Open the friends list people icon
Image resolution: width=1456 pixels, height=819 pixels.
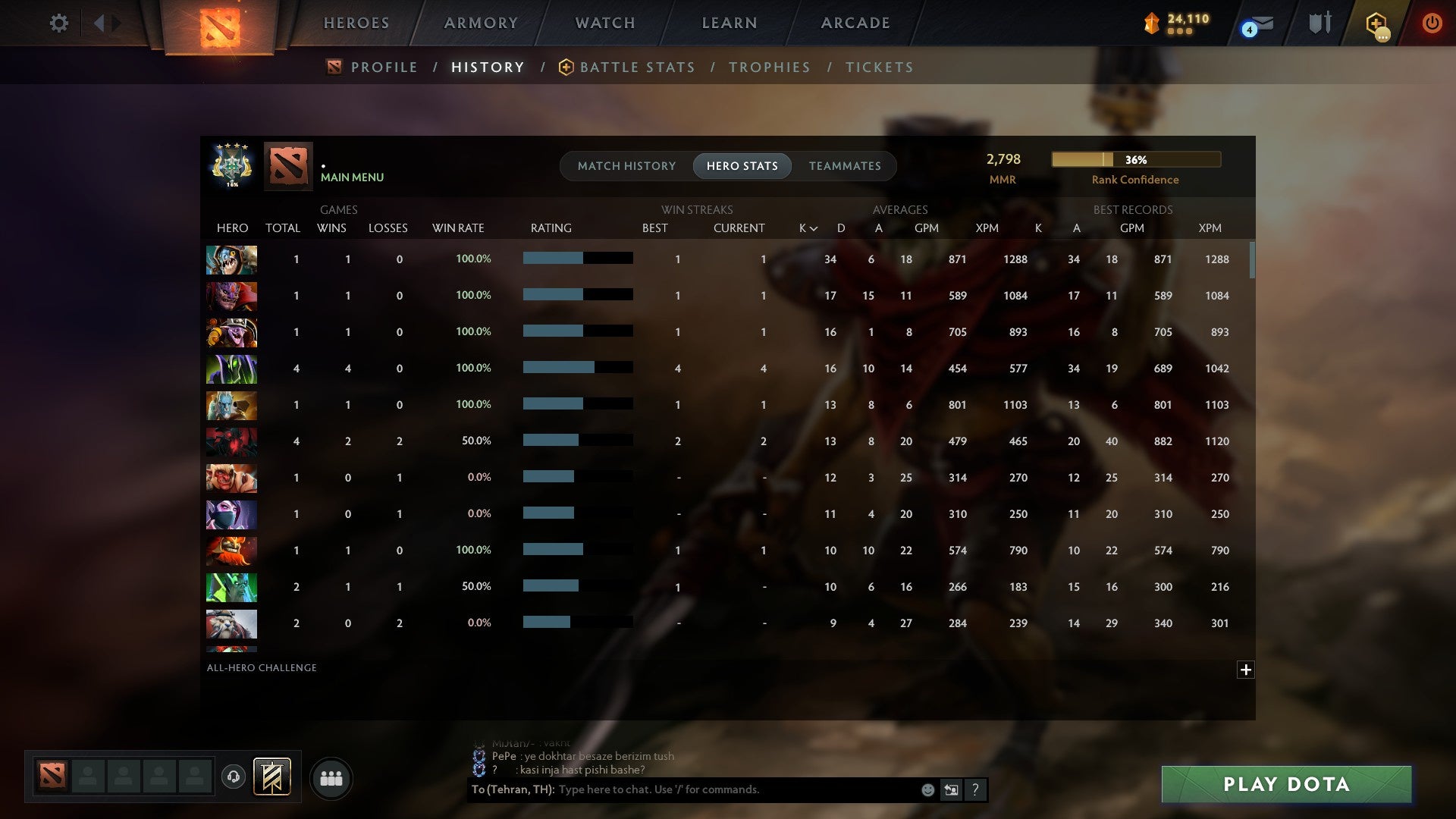point(331,777)
